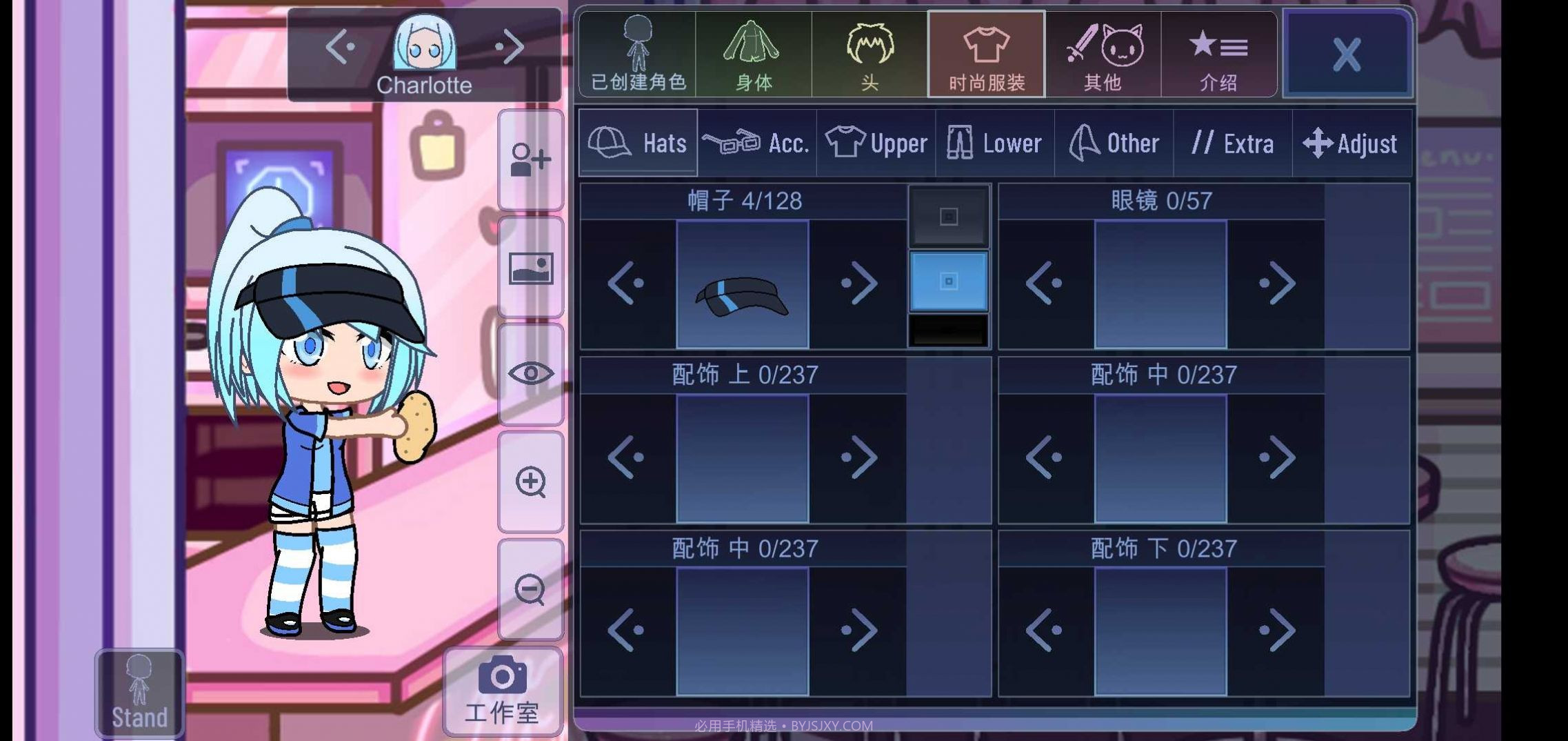Open the 身体 body customization tab
This screenshot has width=1568, height=741.
pyautogui.click(x=754, y=54)
